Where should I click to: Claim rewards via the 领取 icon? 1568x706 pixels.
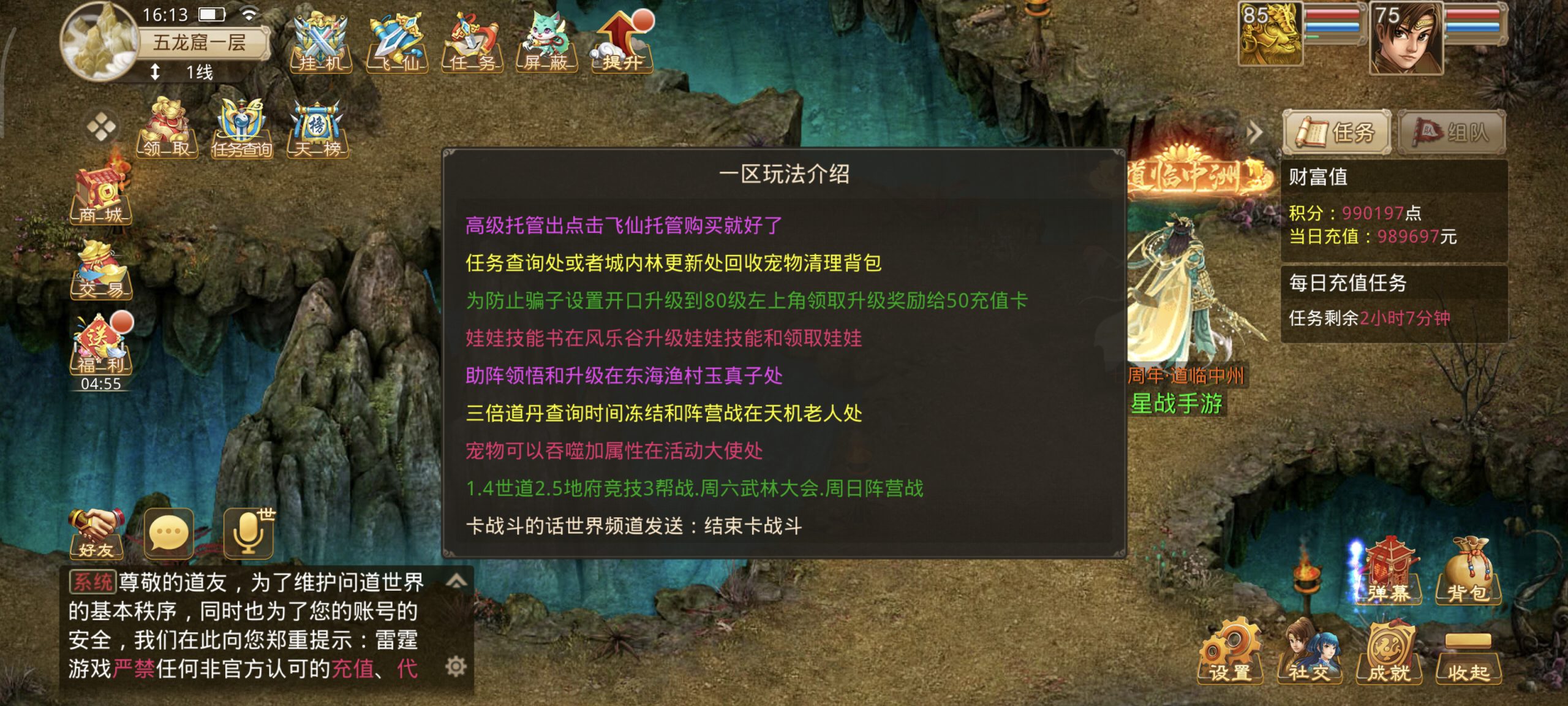point(168,129)
